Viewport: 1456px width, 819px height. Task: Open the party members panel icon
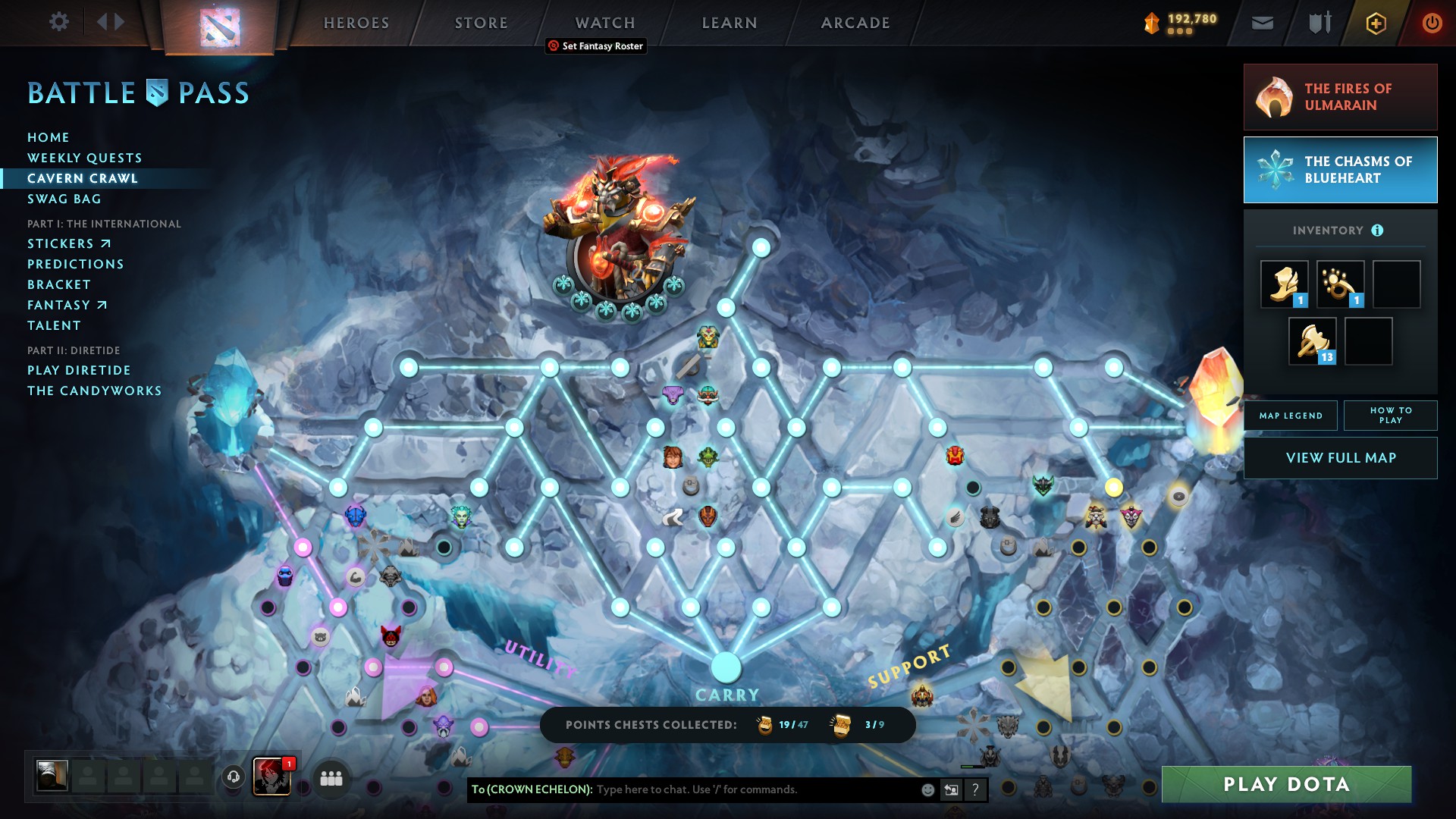pos(330,778)
